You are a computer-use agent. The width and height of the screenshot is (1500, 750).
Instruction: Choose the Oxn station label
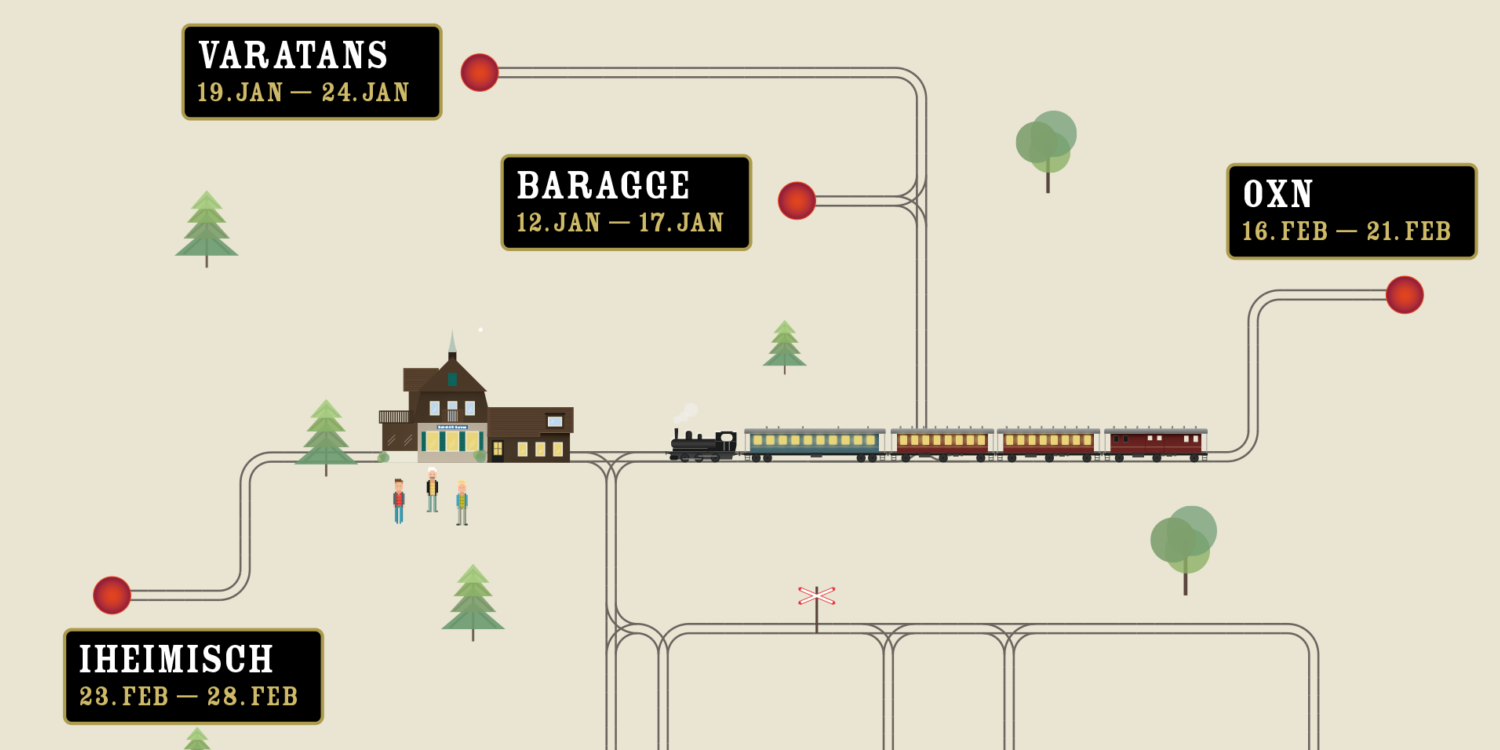(1351, 211)
